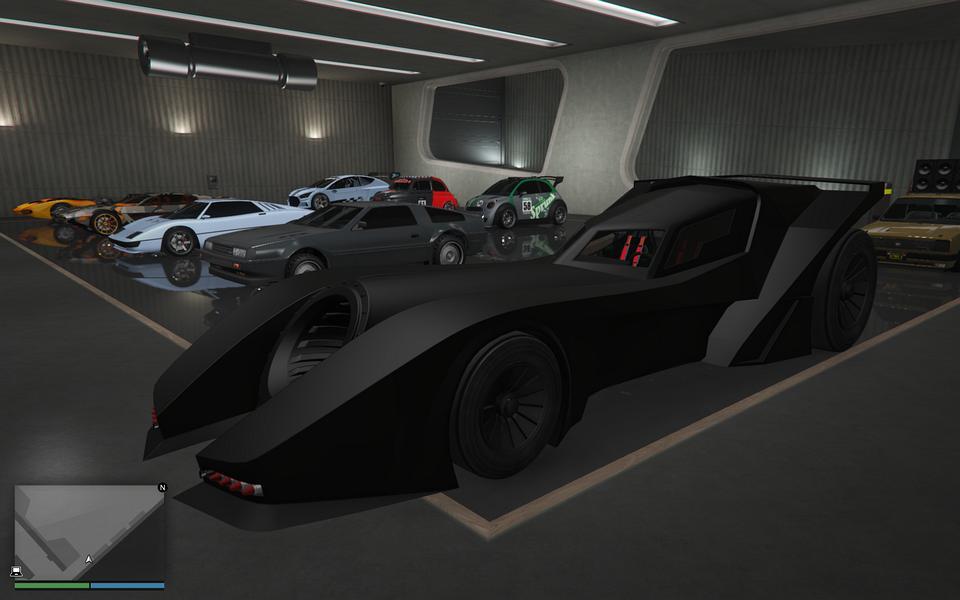
Task: Select the laptop blip on the minimap
Action: tap(17, 571)
